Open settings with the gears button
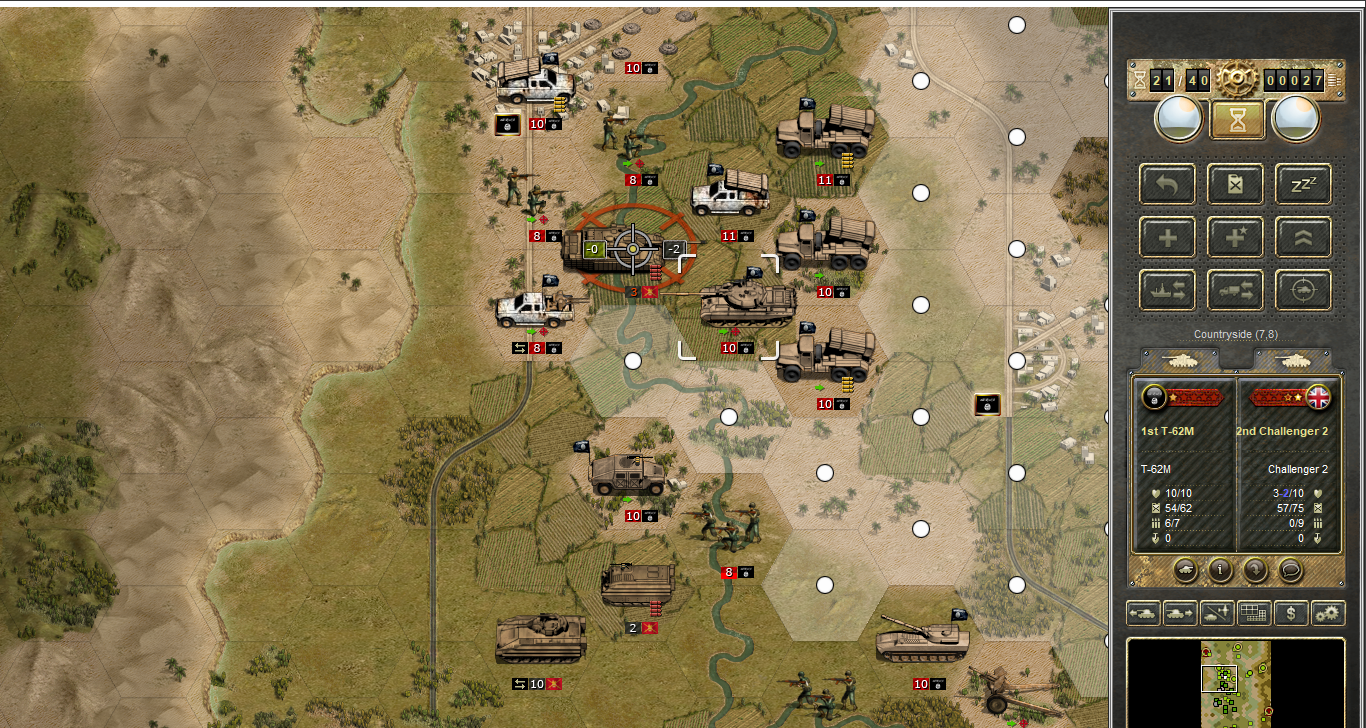 tap(1328, 612)
